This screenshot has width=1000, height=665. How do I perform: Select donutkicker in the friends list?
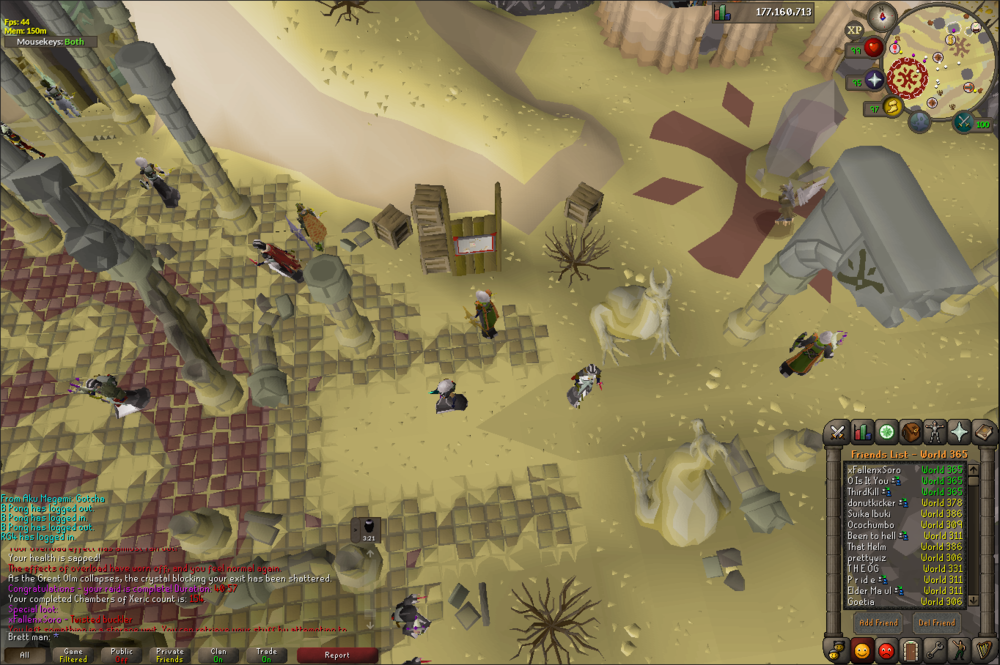pos(870,502)
